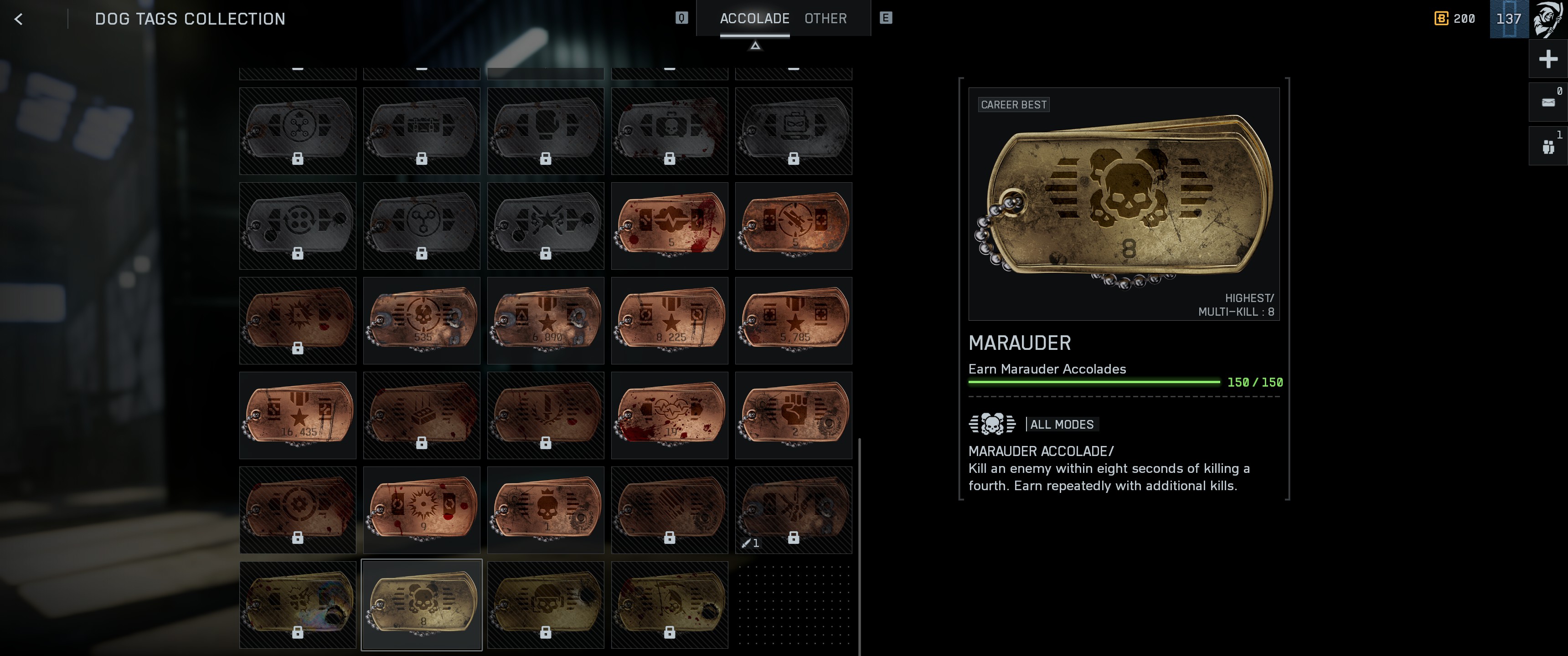1568x656 pixels.
Task: Choose the locked quadcopter drone dog tag
Action: [x=298, y=131]
